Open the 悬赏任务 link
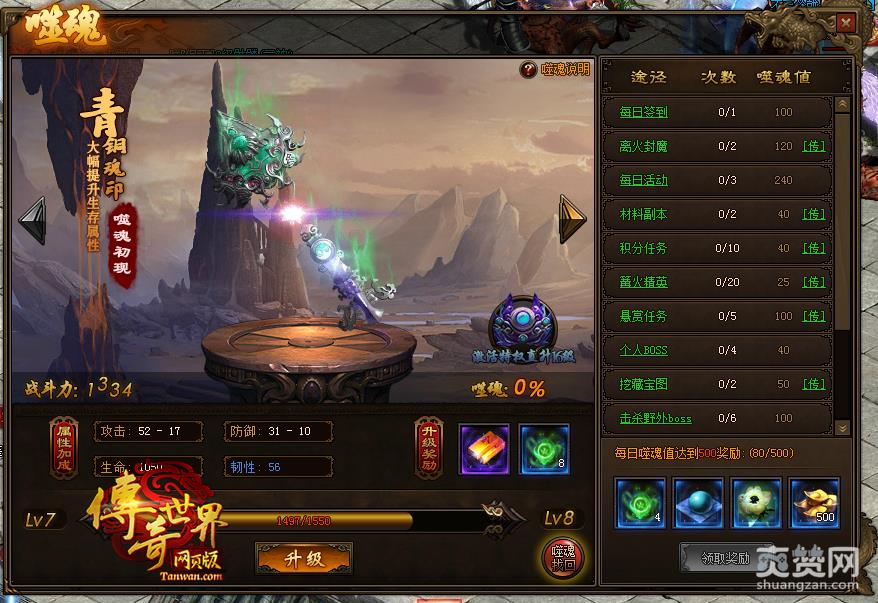The width and height of the screenshot is (878, 603). [643, 316]
